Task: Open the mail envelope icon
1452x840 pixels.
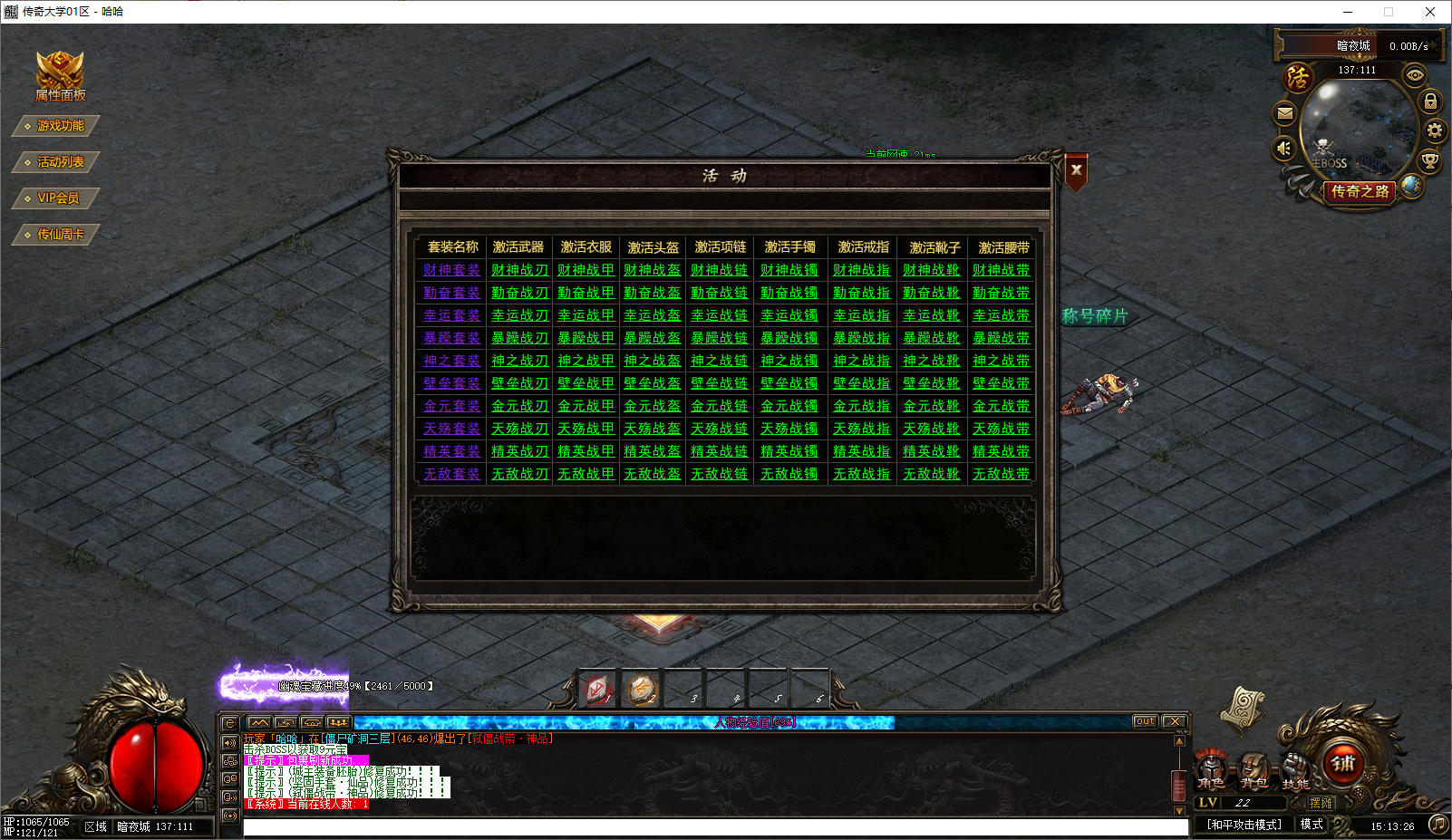Action: click(x=1285, y=113)
